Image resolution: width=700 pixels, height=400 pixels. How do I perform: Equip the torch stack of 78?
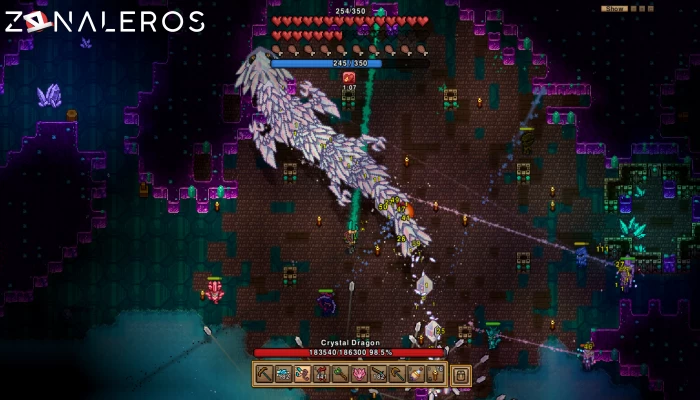click(x=434, y=374)
